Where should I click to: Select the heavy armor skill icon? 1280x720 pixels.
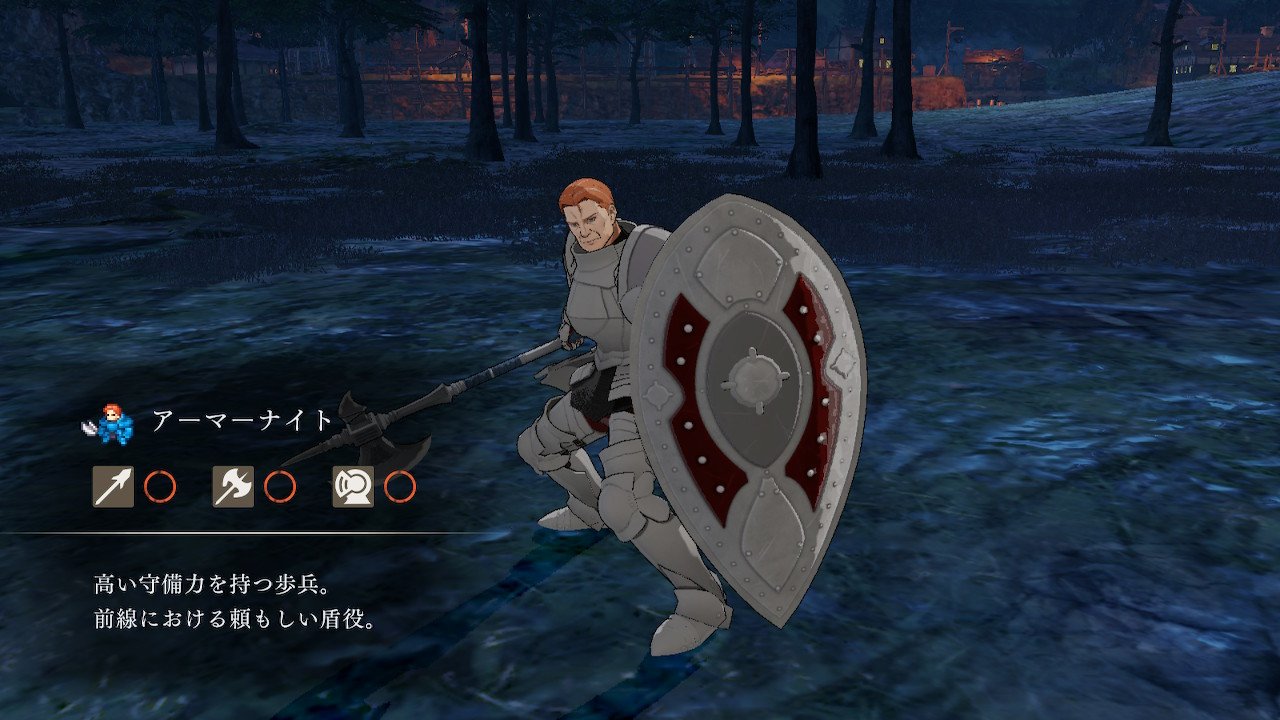click(353, 487)
